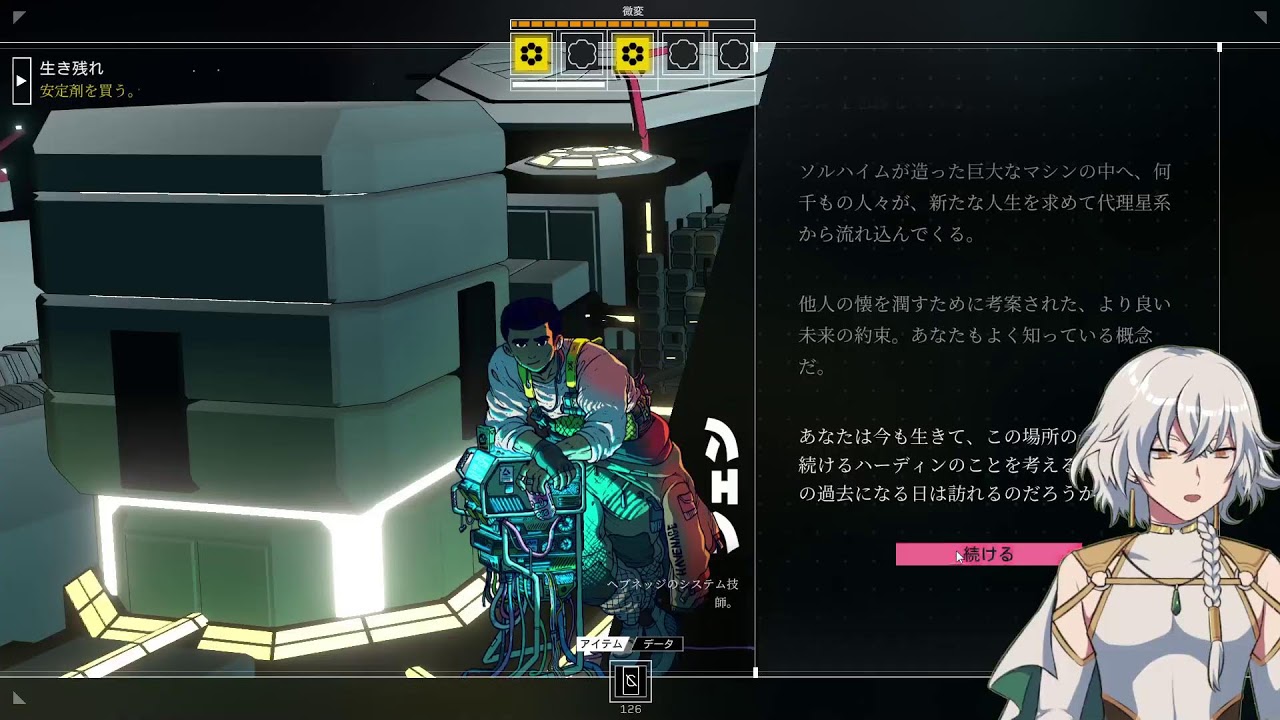This screenshot has height=720, width=1280.
Task: Click the play-arrow icon on the 生き残れ drive box
Action: [21, 79]
